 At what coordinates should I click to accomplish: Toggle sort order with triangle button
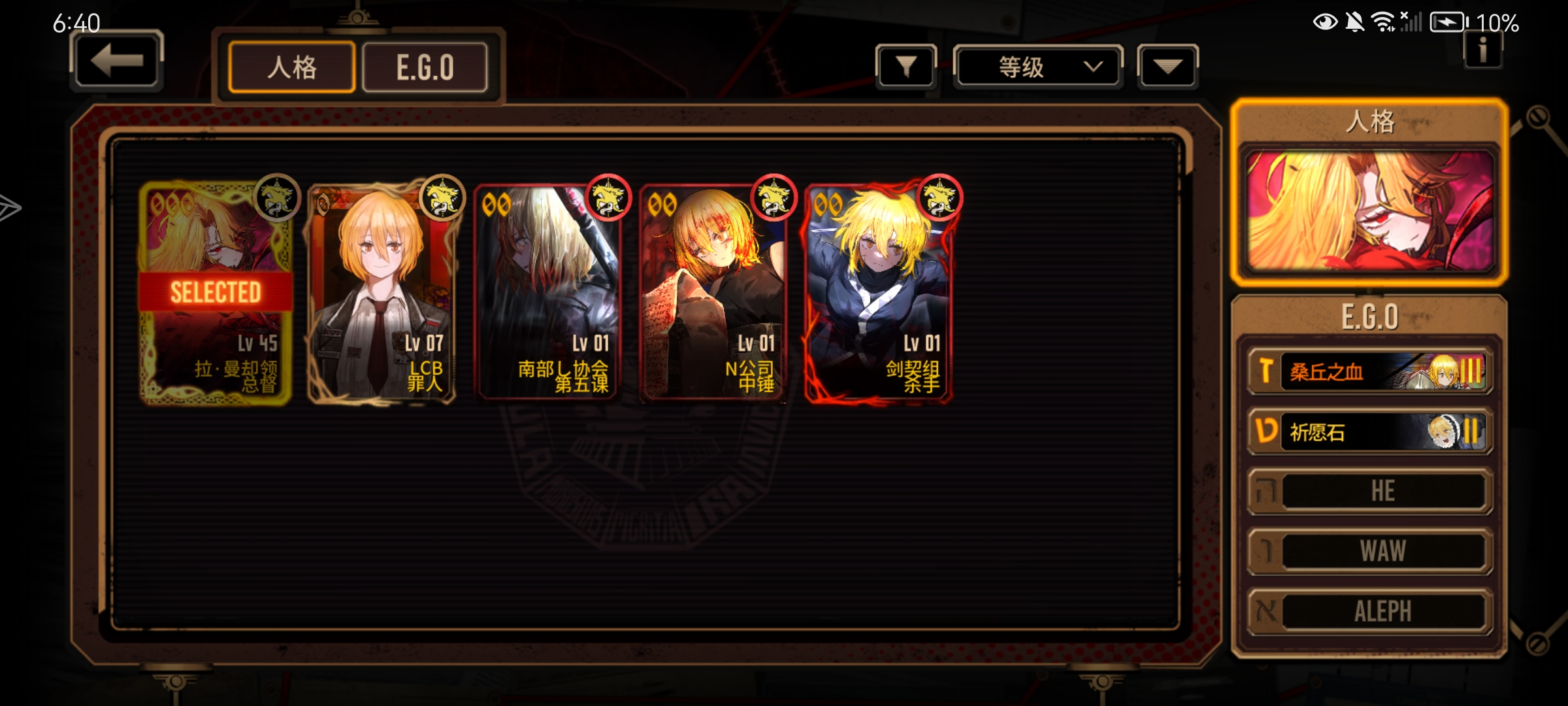coord(1167,66)
